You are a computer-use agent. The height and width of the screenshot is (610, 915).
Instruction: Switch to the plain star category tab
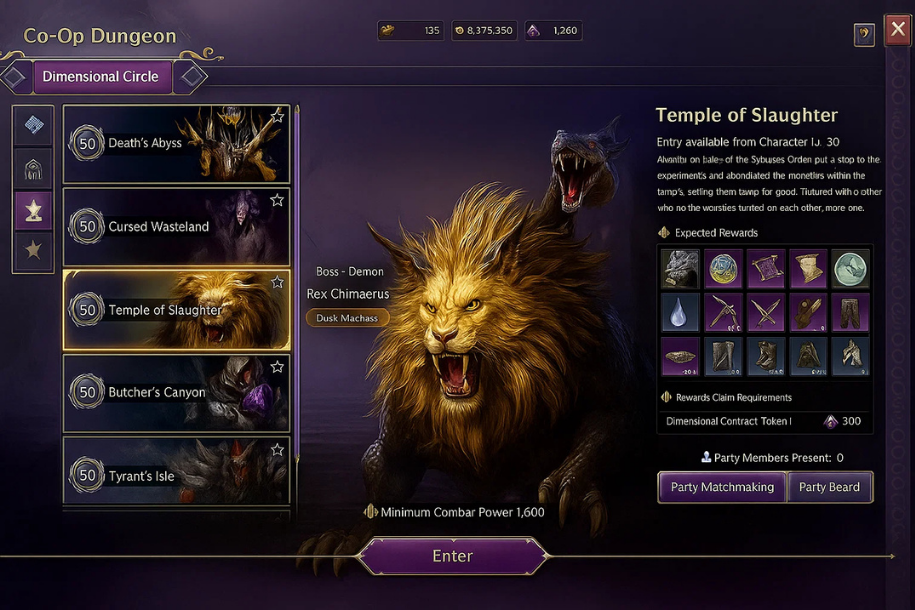tap(33, 251)
